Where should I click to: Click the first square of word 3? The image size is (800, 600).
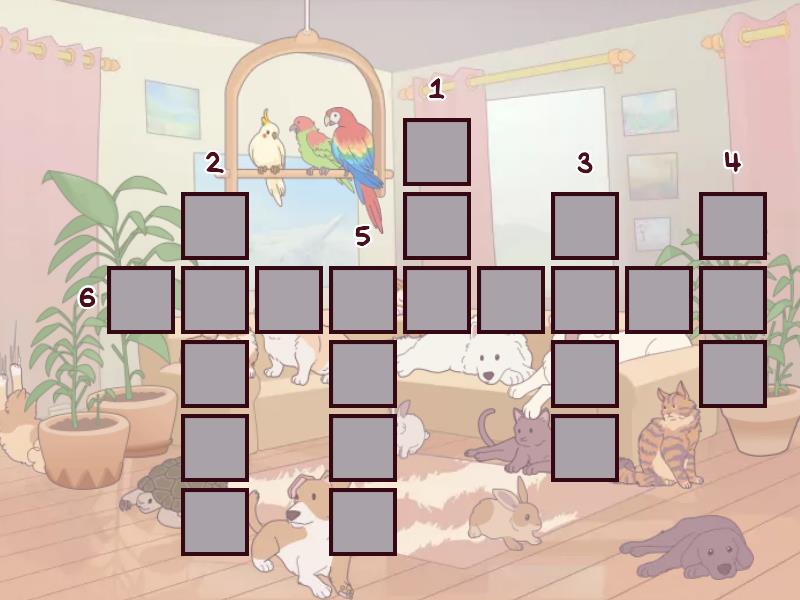tap(585, 226)
